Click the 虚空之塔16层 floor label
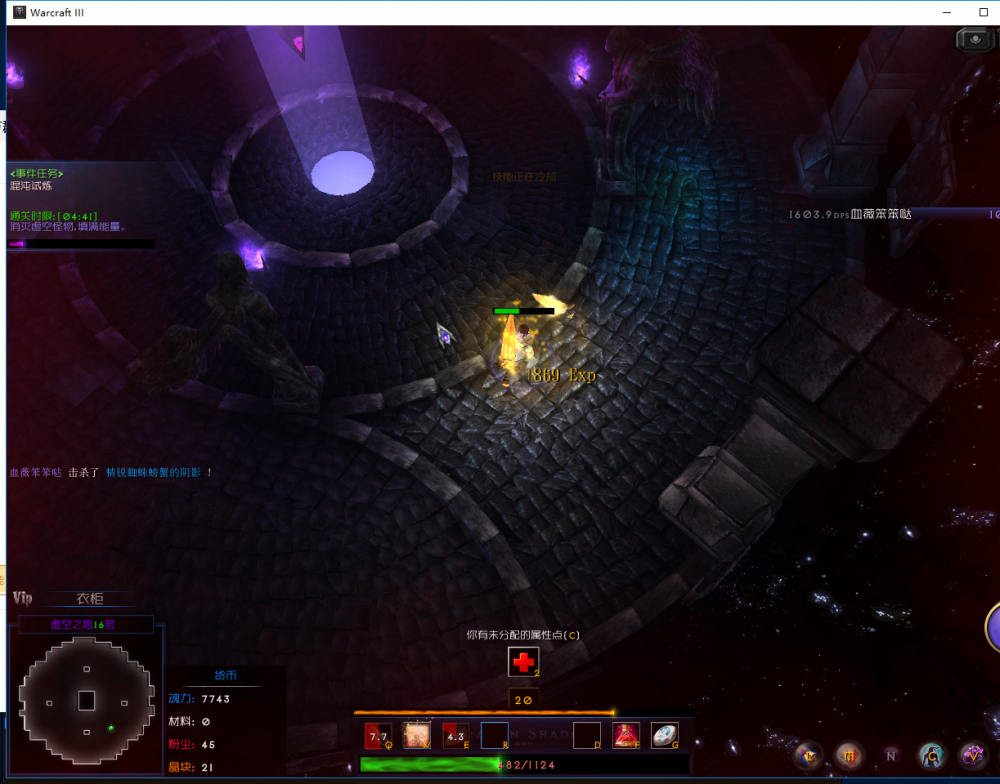The height and width of the screenshot is (784, 1000). coord(83,625)
